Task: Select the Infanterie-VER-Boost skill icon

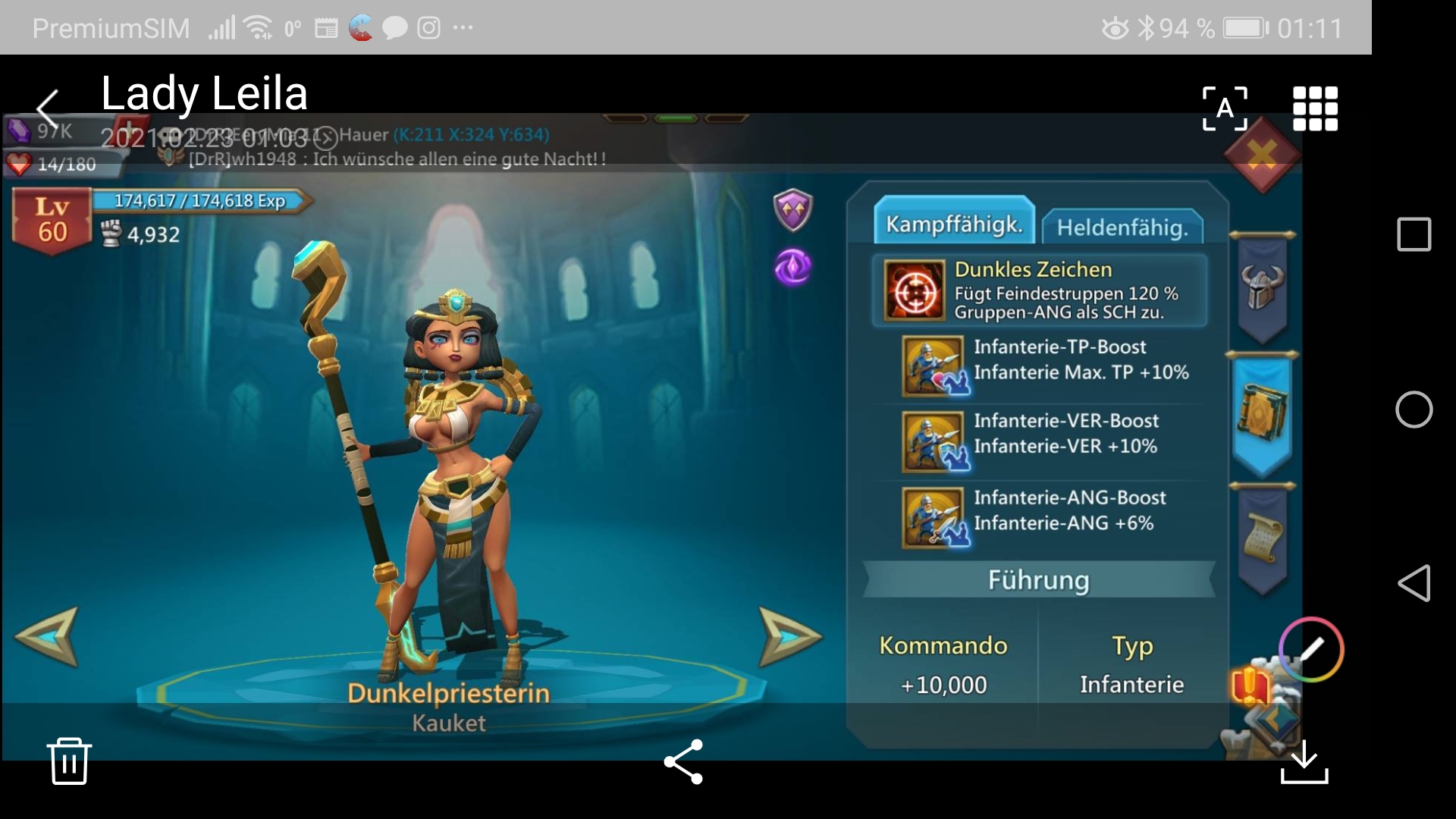Action: pyautogui.click(x=934, y=441)
